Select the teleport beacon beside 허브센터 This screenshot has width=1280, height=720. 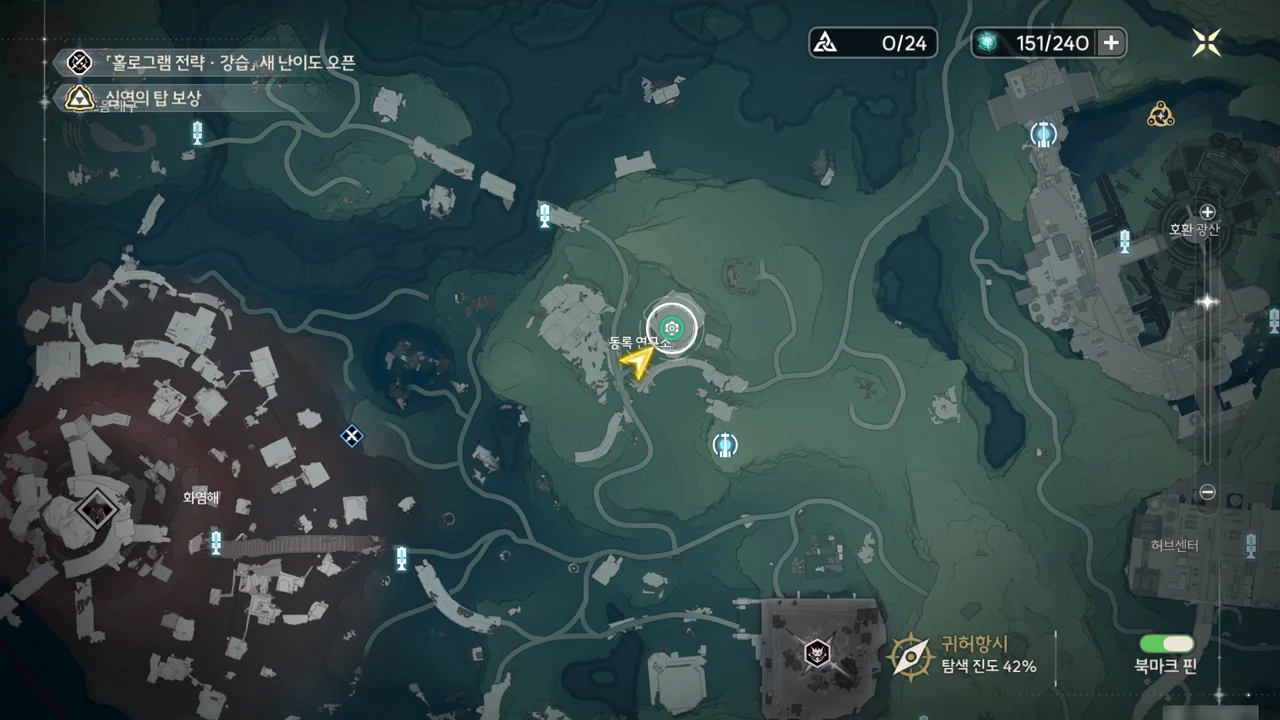pyautogui.click(x=1250, y=545)
